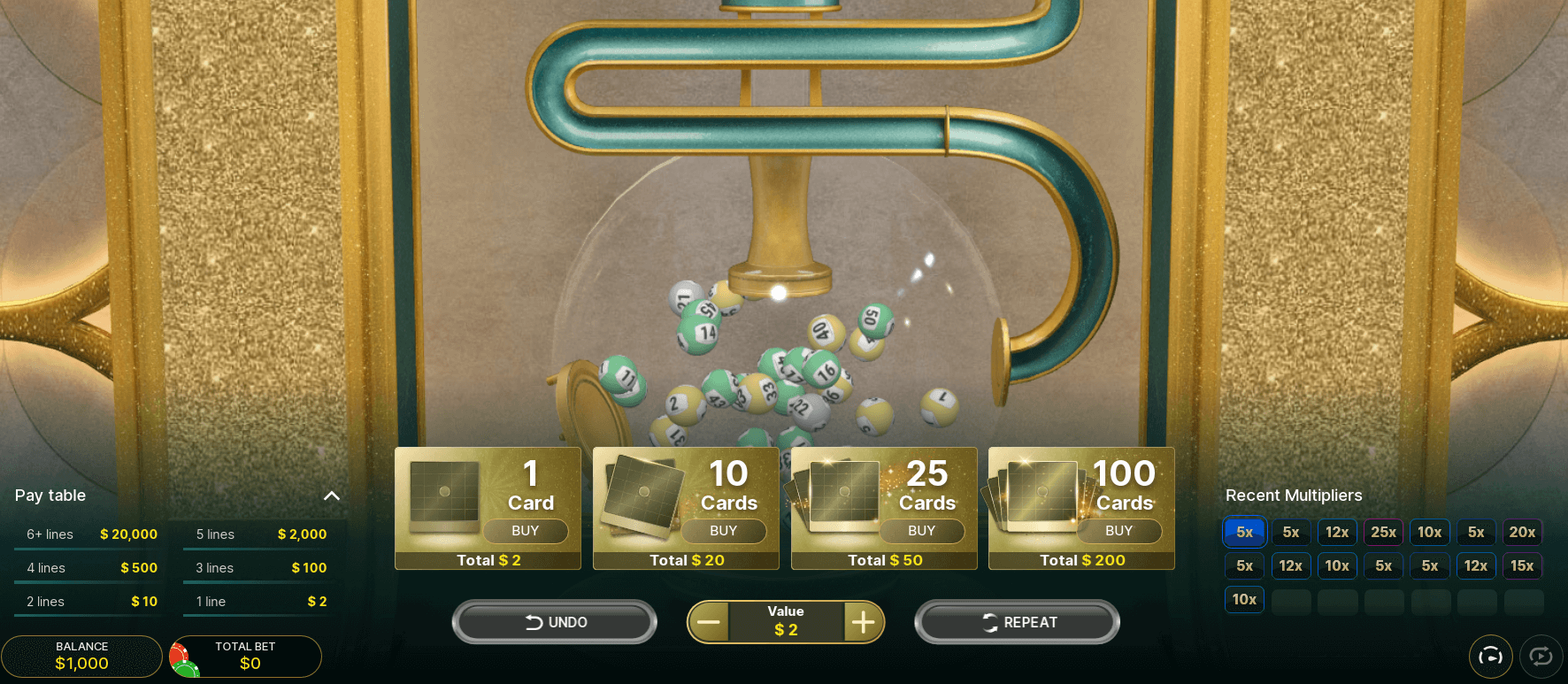
Task: Select the 25x recent multiplier chip
Action: (x=1383, y=532)
